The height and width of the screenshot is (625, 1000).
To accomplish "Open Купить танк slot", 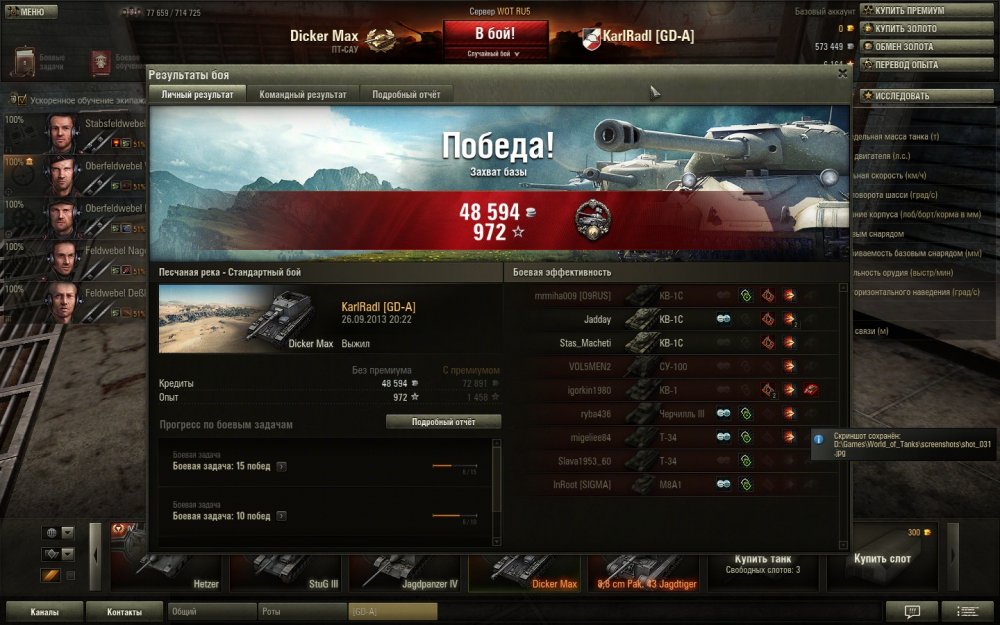I will coord(763,563).
